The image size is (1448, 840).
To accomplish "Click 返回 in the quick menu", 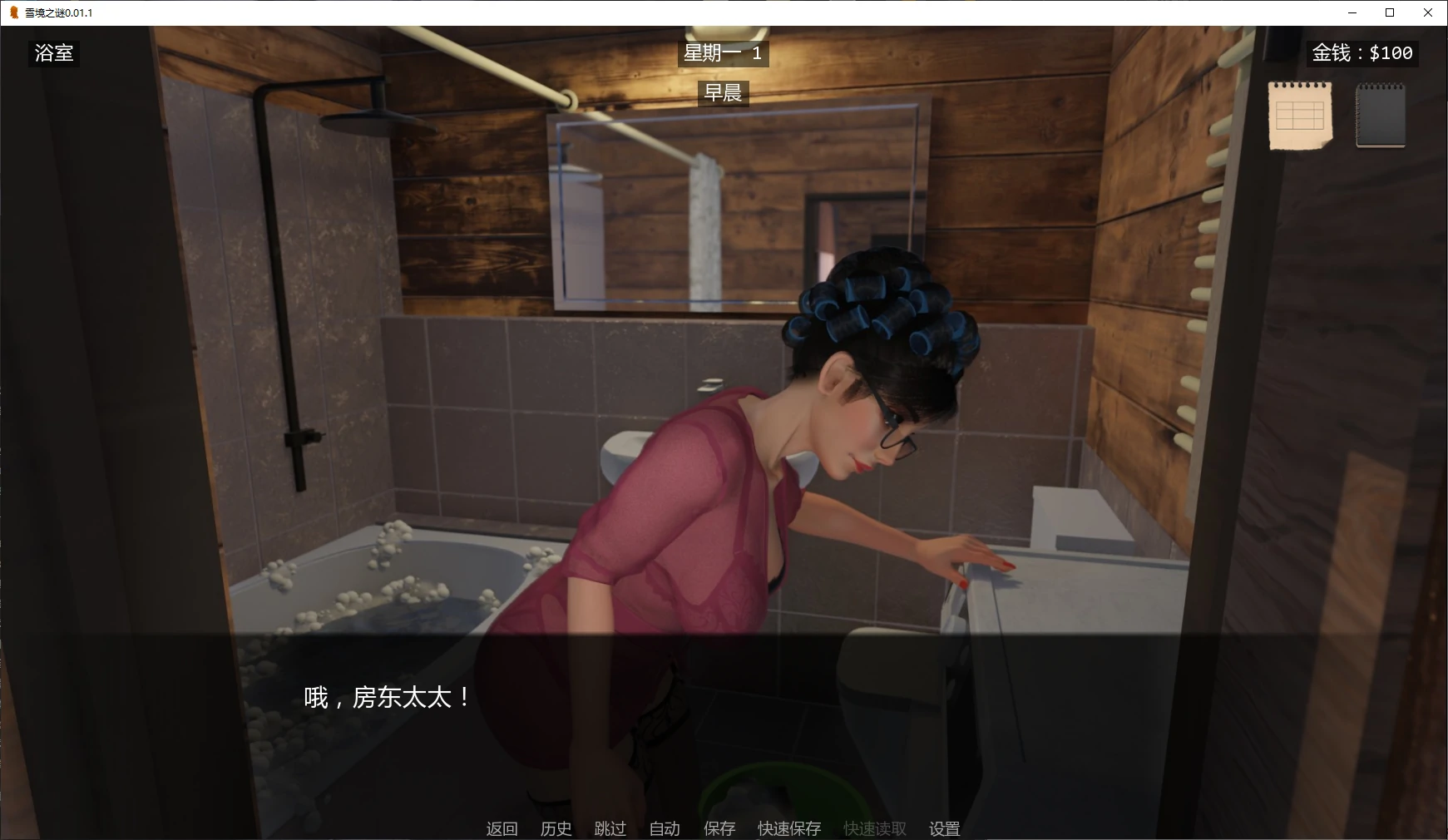I will [x=502, y=828].
